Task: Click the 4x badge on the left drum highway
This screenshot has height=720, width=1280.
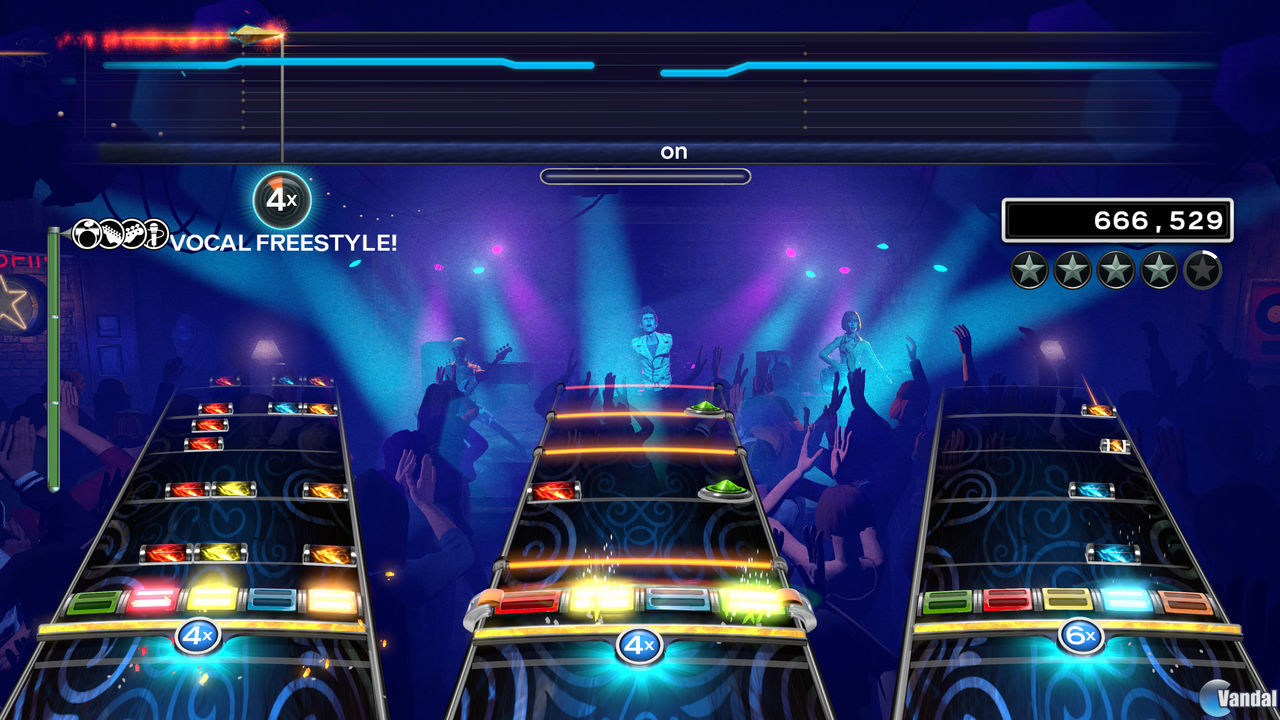Action: click(198, 633)
